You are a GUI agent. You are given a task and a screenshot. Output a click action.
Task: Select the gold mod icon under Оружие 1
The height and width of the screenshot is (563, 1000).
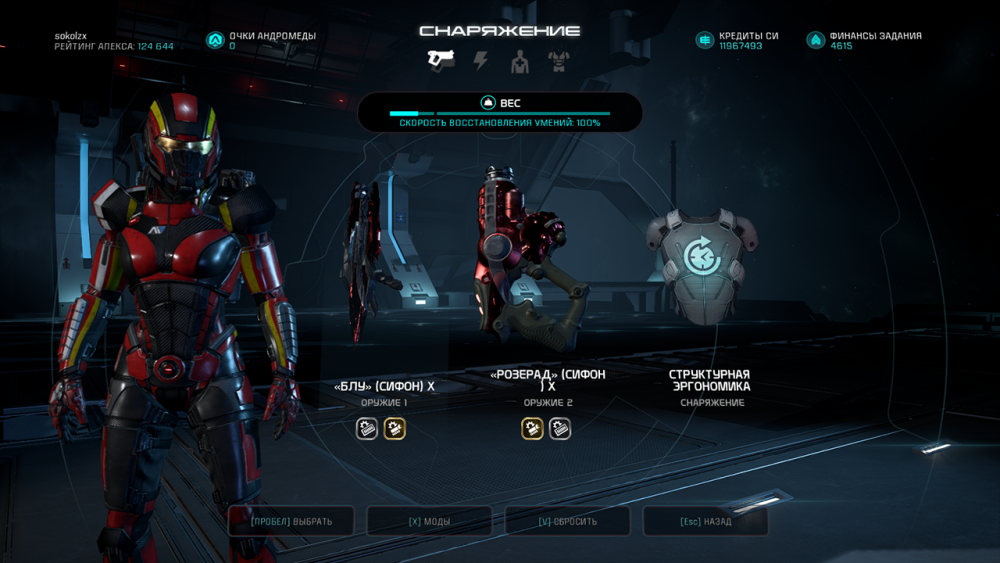coord(394,429)
